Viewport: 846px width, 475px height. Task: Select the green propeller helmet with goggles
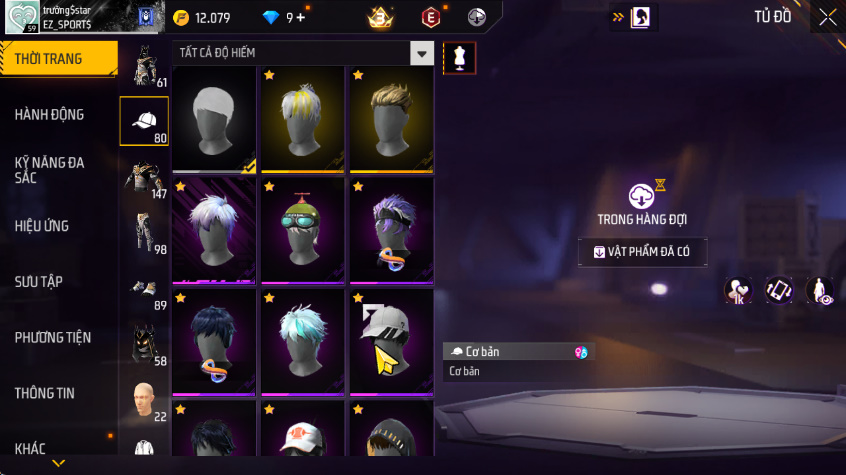(x=303, y=229)
